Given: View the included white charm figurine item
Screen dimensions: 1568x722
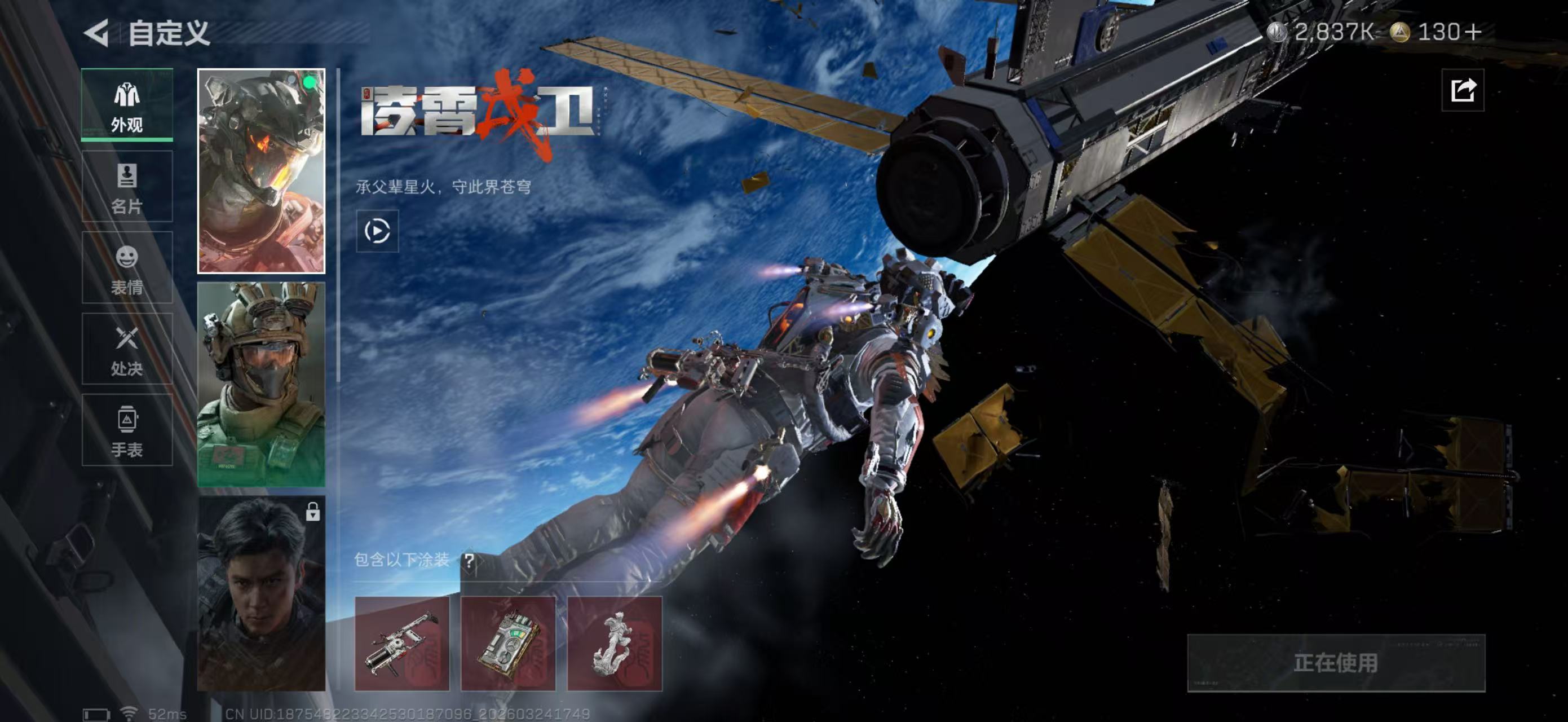Looking at the screenshot, I should click(x=614, y=644).
